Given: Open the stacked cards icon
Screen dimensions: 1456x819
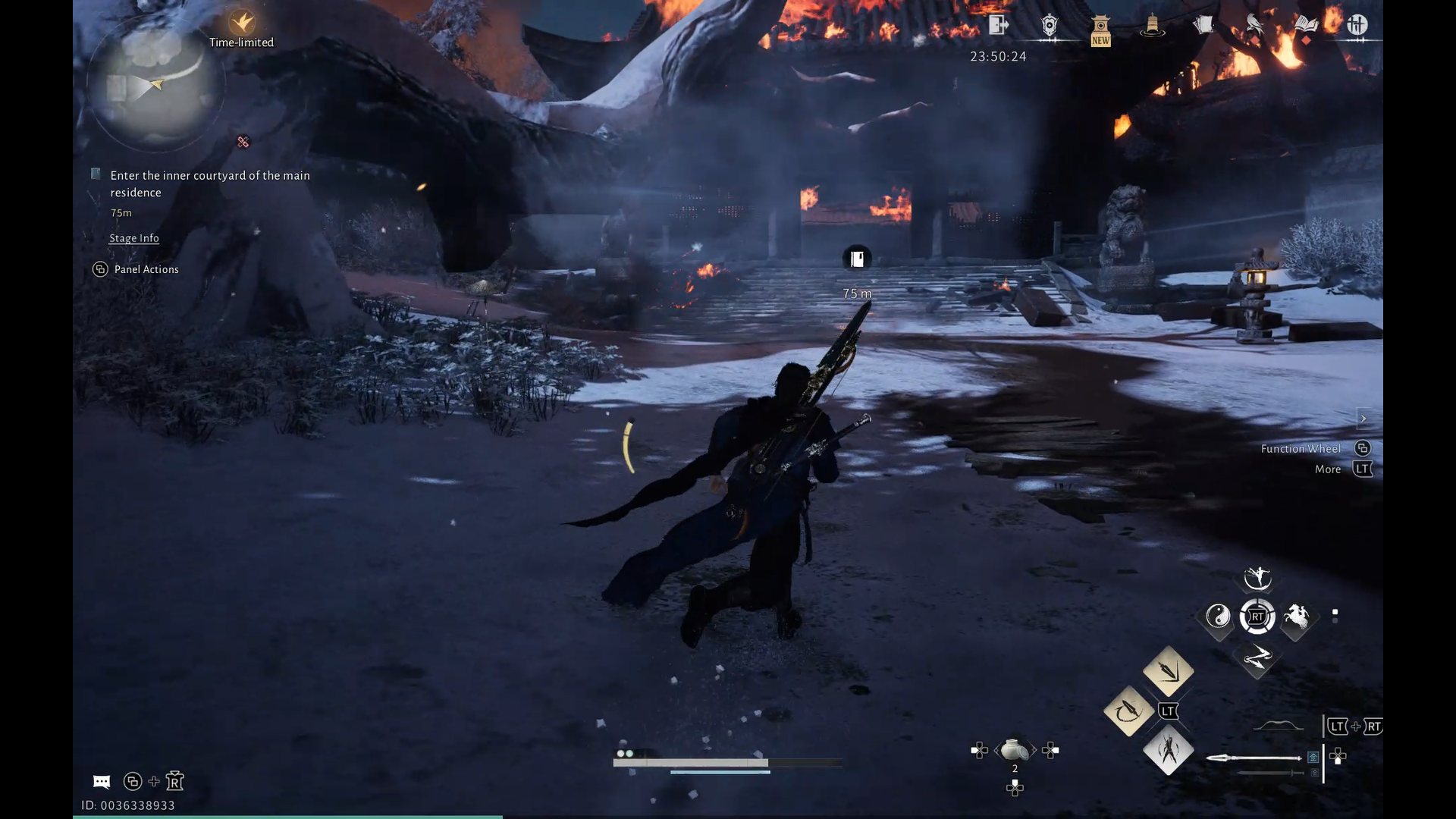Looking at the screenshot, I should [1203, 26].
